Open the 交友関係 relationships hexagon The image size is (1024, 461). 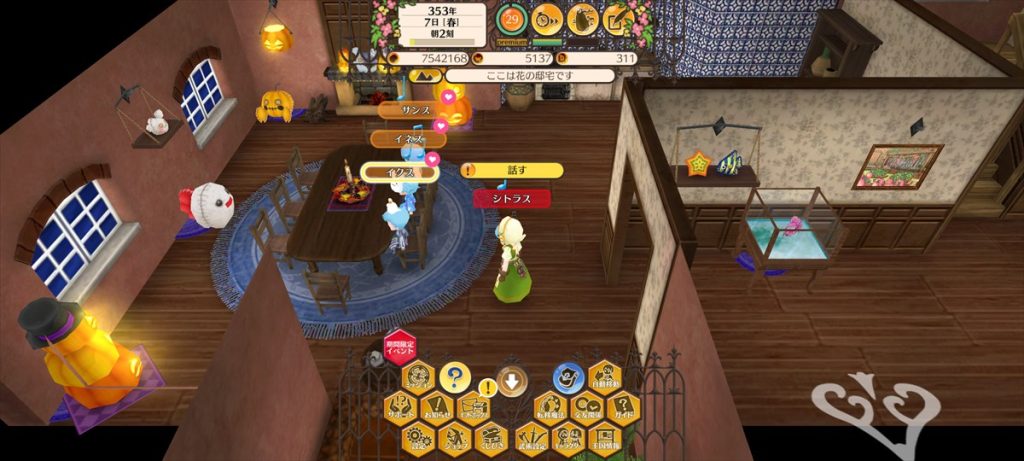(x=587, y=408)
